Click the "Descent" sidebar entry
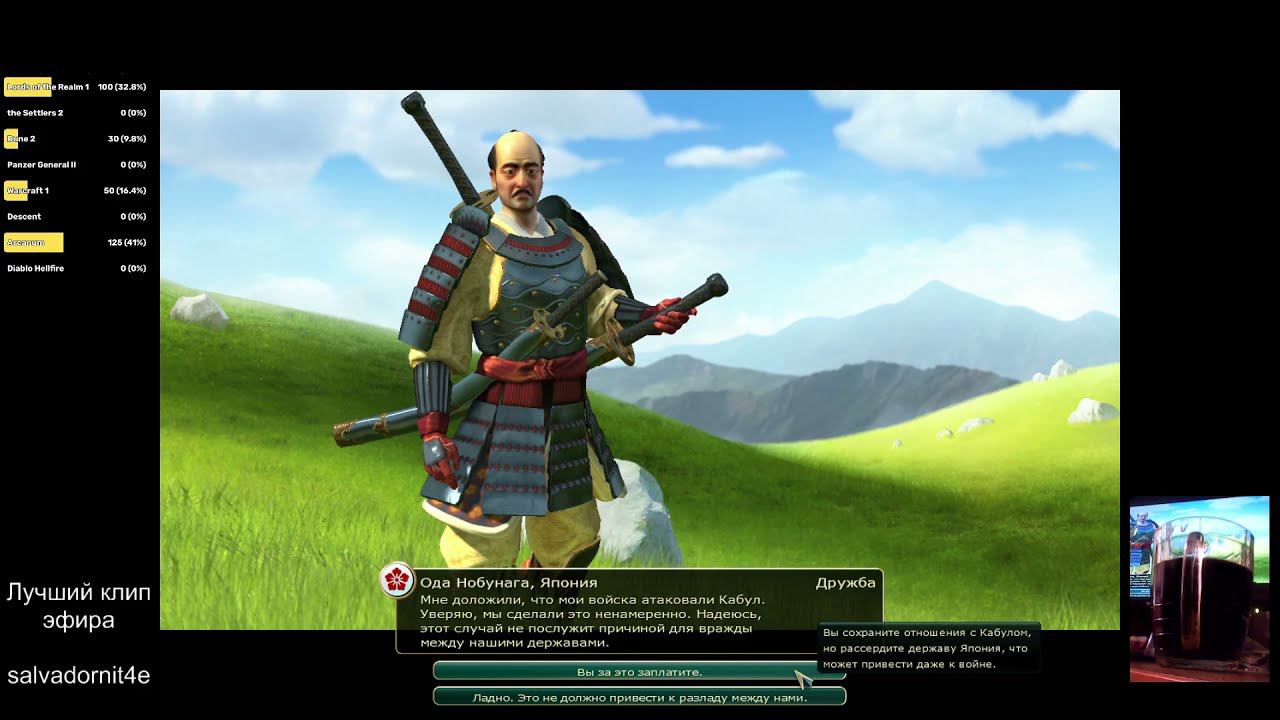Image resolution: width=1280 pixels, height=720 pixels. click(23, 216)
